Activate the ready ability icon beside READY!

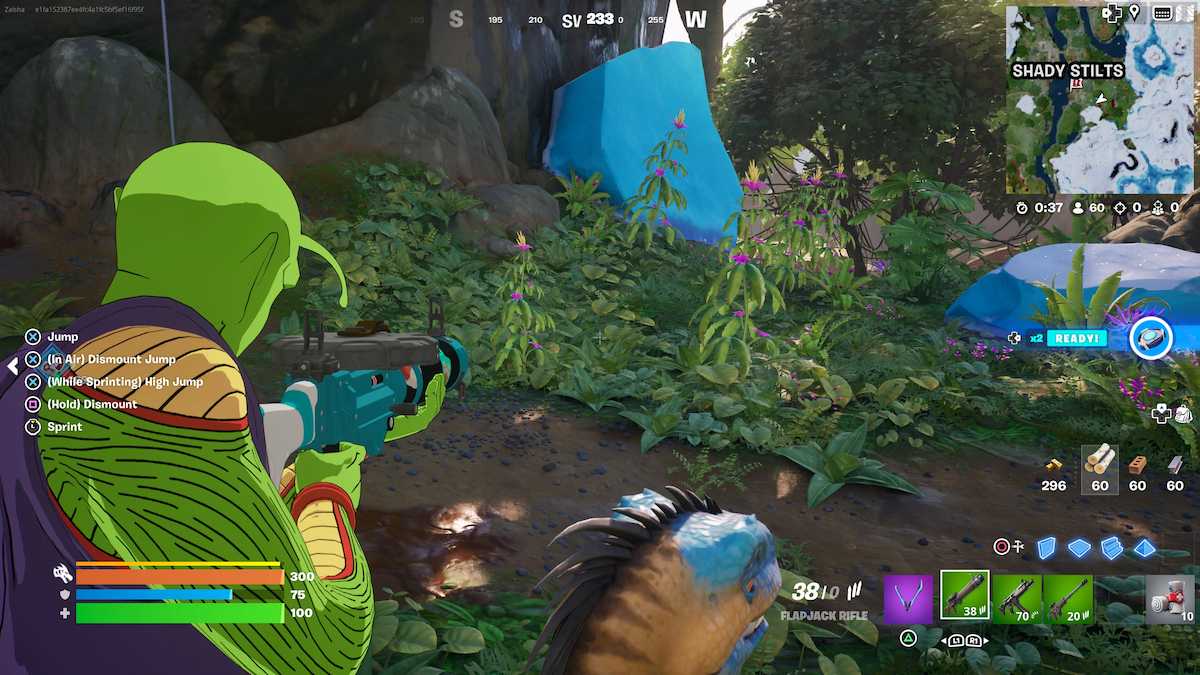(x=1150, y=338)
